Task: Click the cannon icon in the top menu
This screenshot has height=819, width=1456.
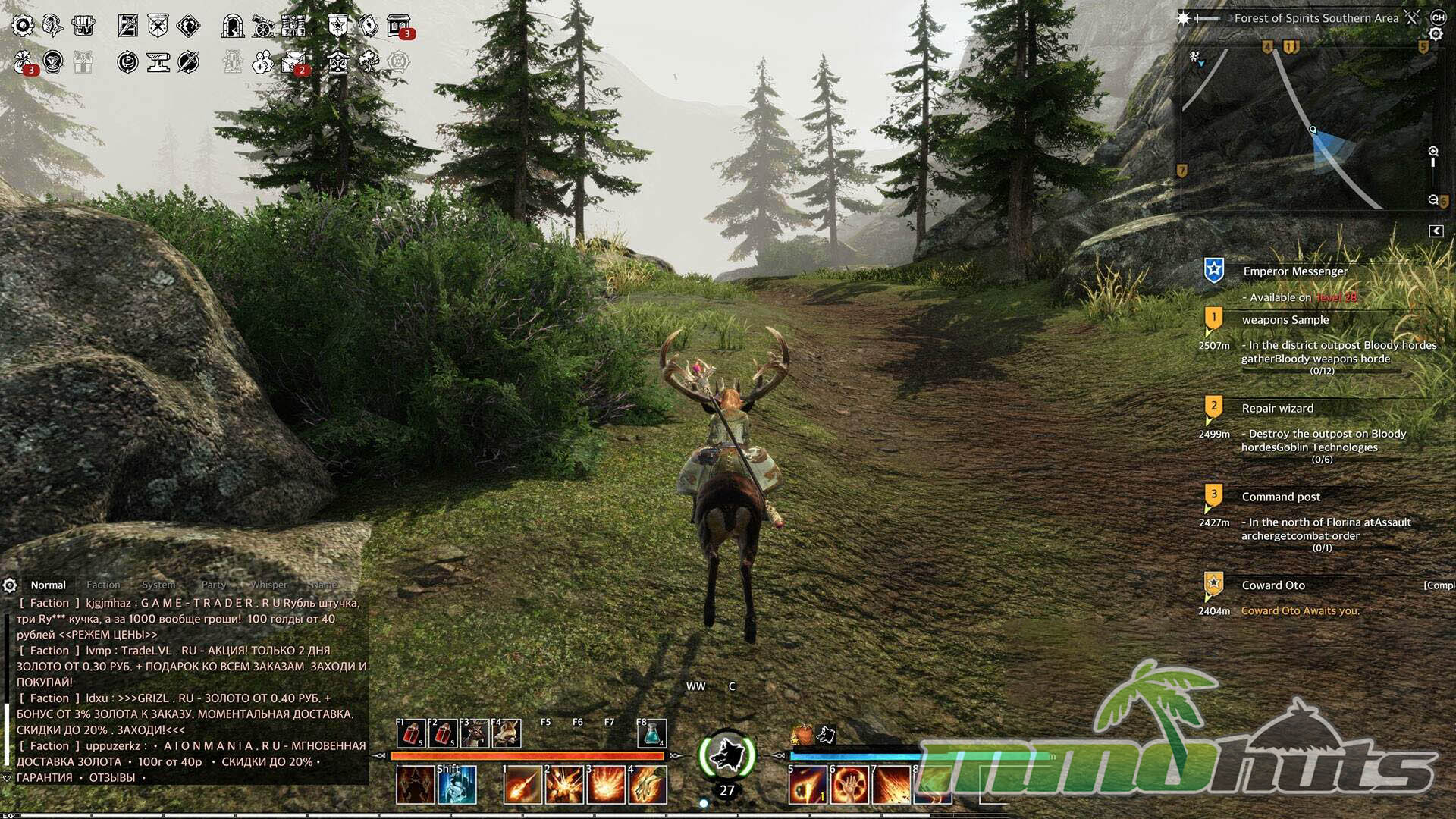Action: (x=263, y=26)
